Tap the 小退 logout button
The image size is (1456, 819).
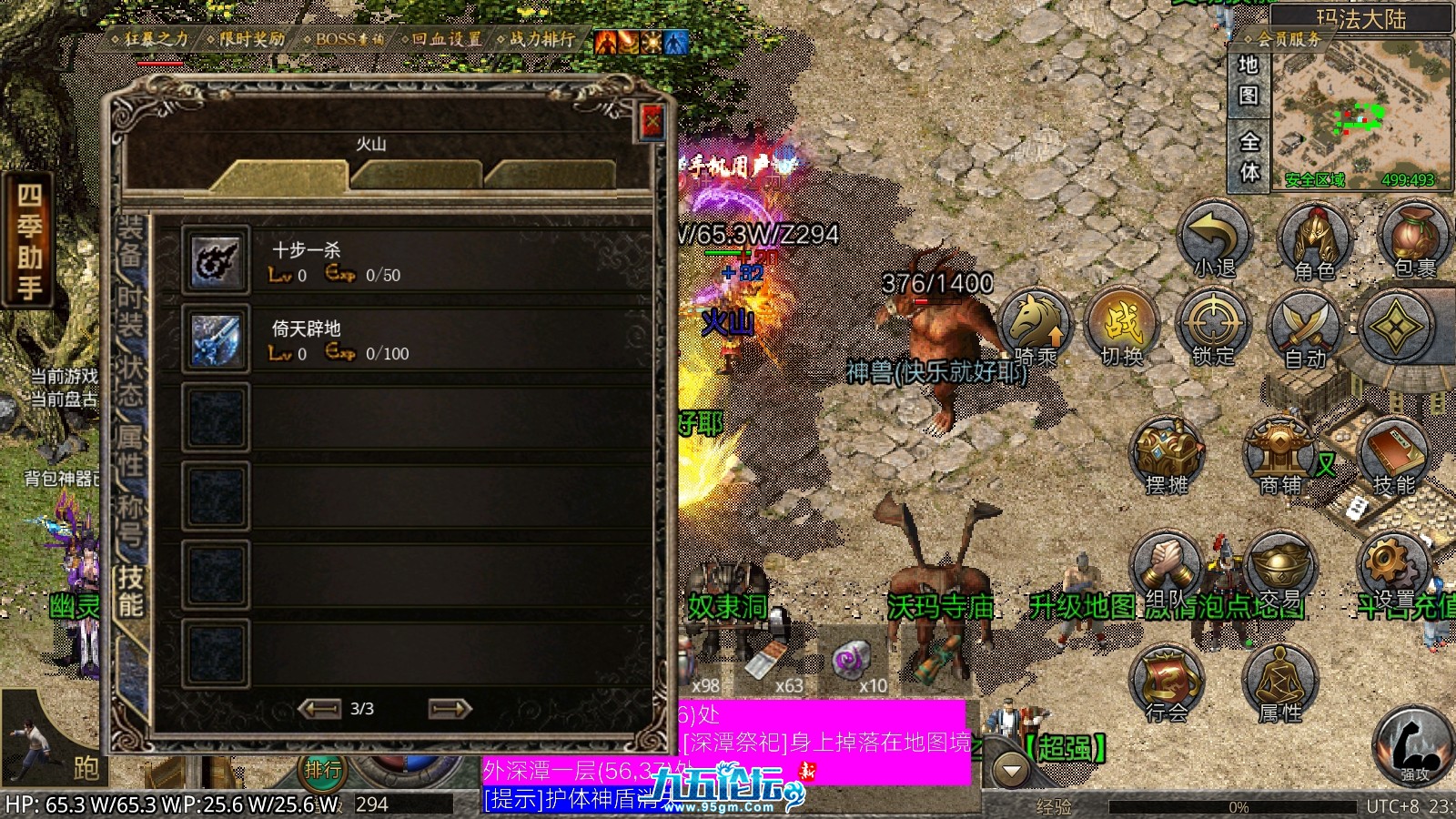point(1215,238)
